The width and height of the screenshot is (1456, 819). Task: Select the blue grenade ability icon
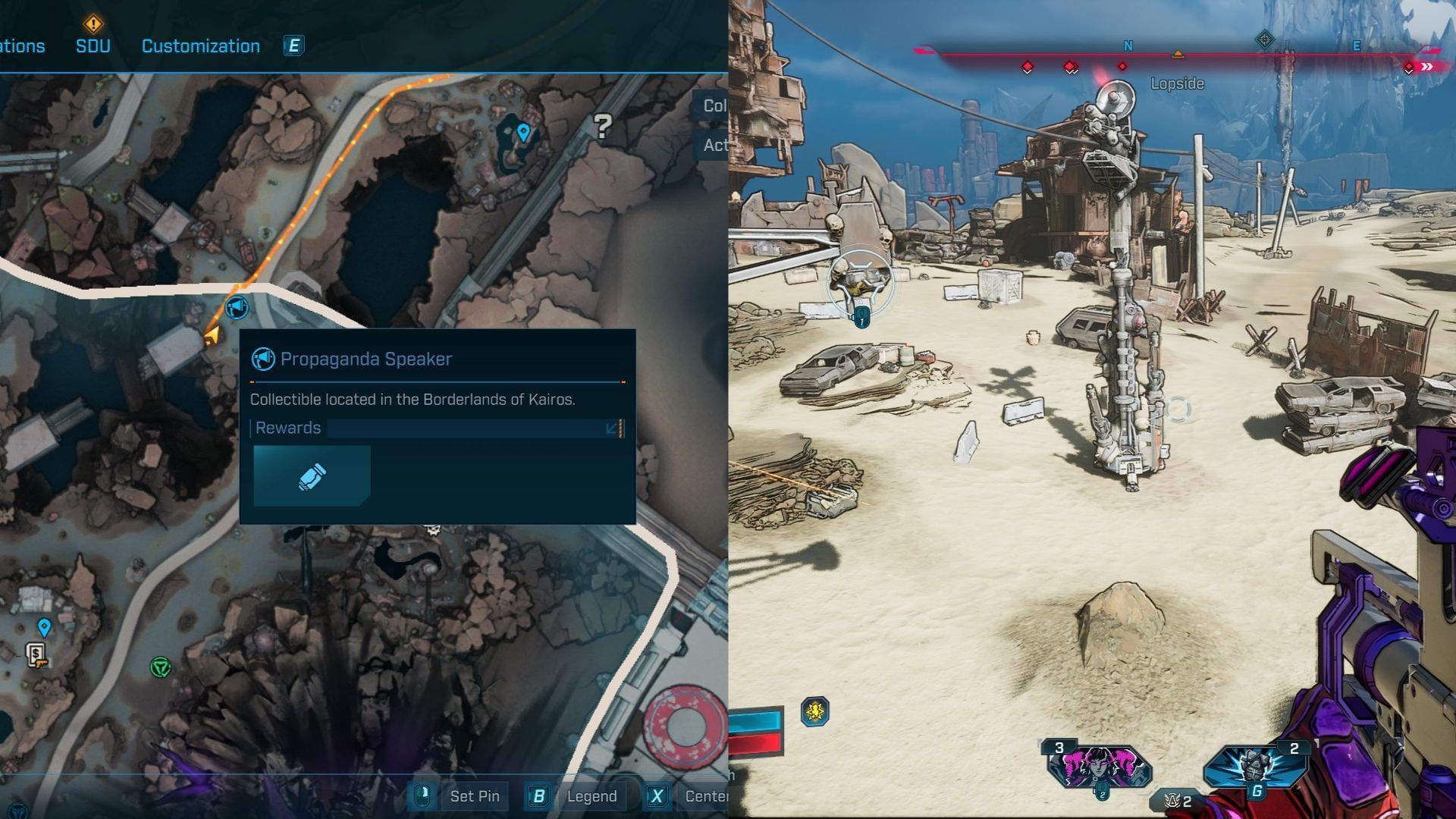[1255, 766]
